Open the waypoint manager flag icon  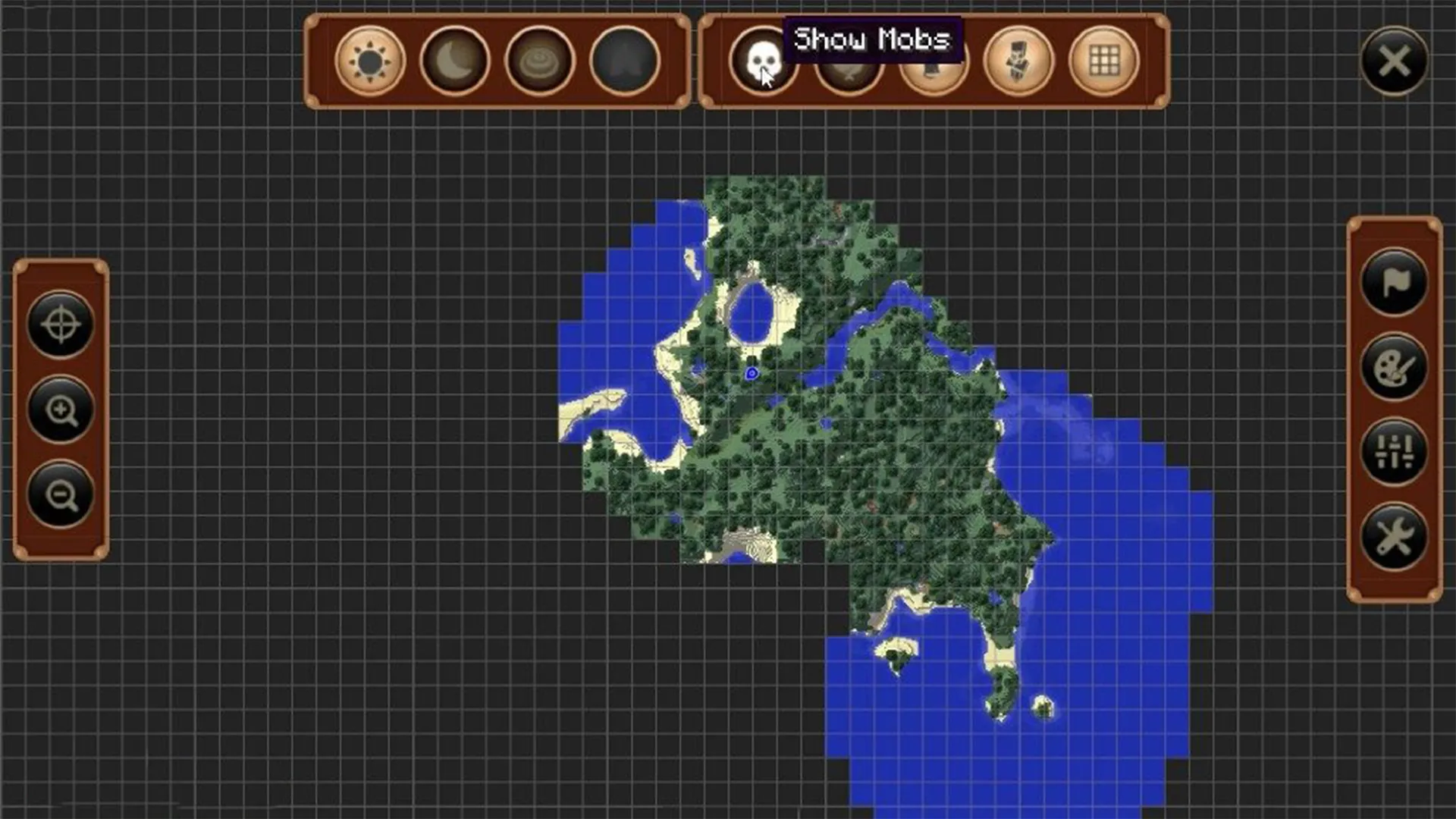(x=1394, y=283)
